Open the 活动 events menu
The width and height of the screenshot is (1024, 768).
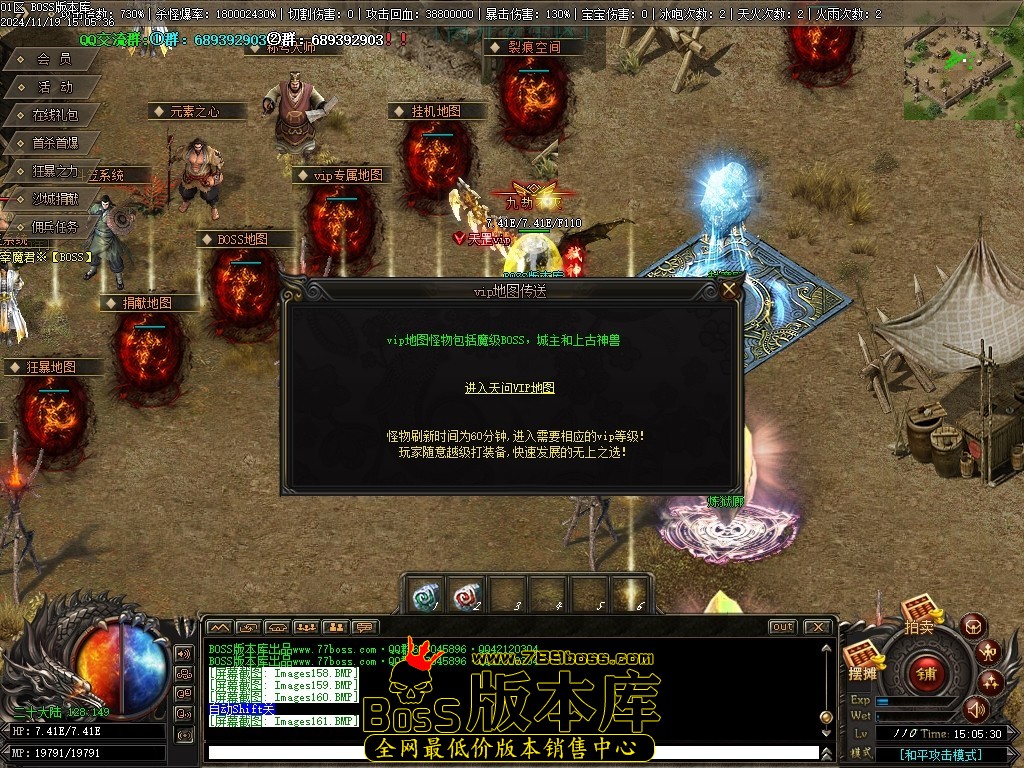(x=54, y=87)
